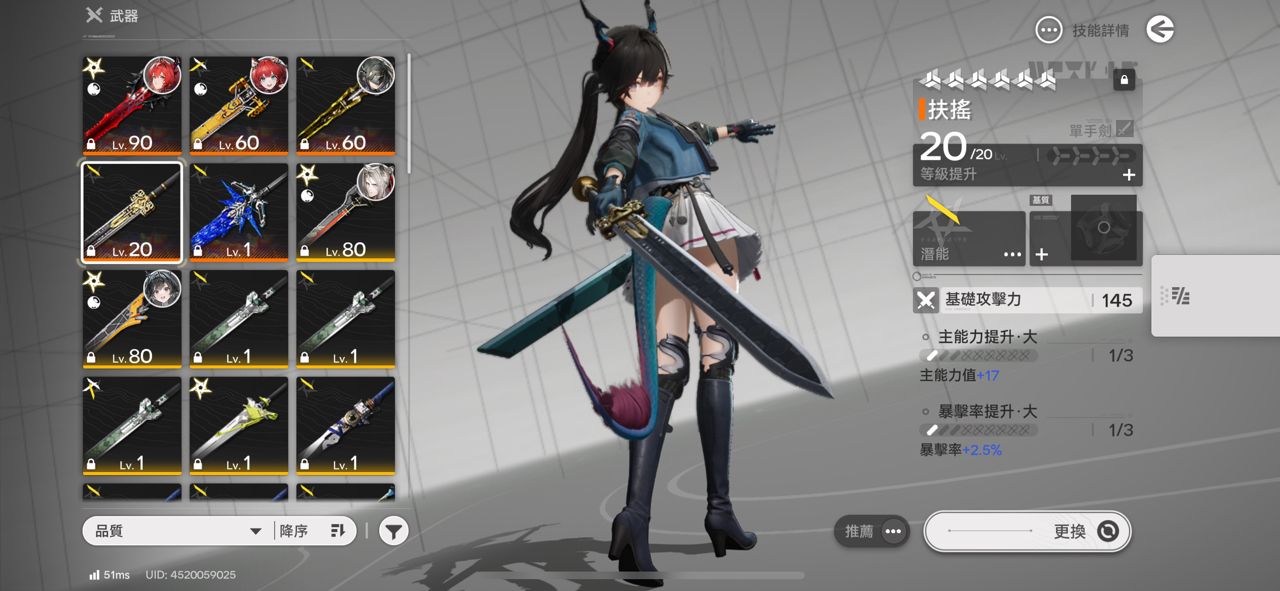Open 推薦 recommendations
Image resolution: width=1280 pixels, height=591 pixels.
coord(871,531)
